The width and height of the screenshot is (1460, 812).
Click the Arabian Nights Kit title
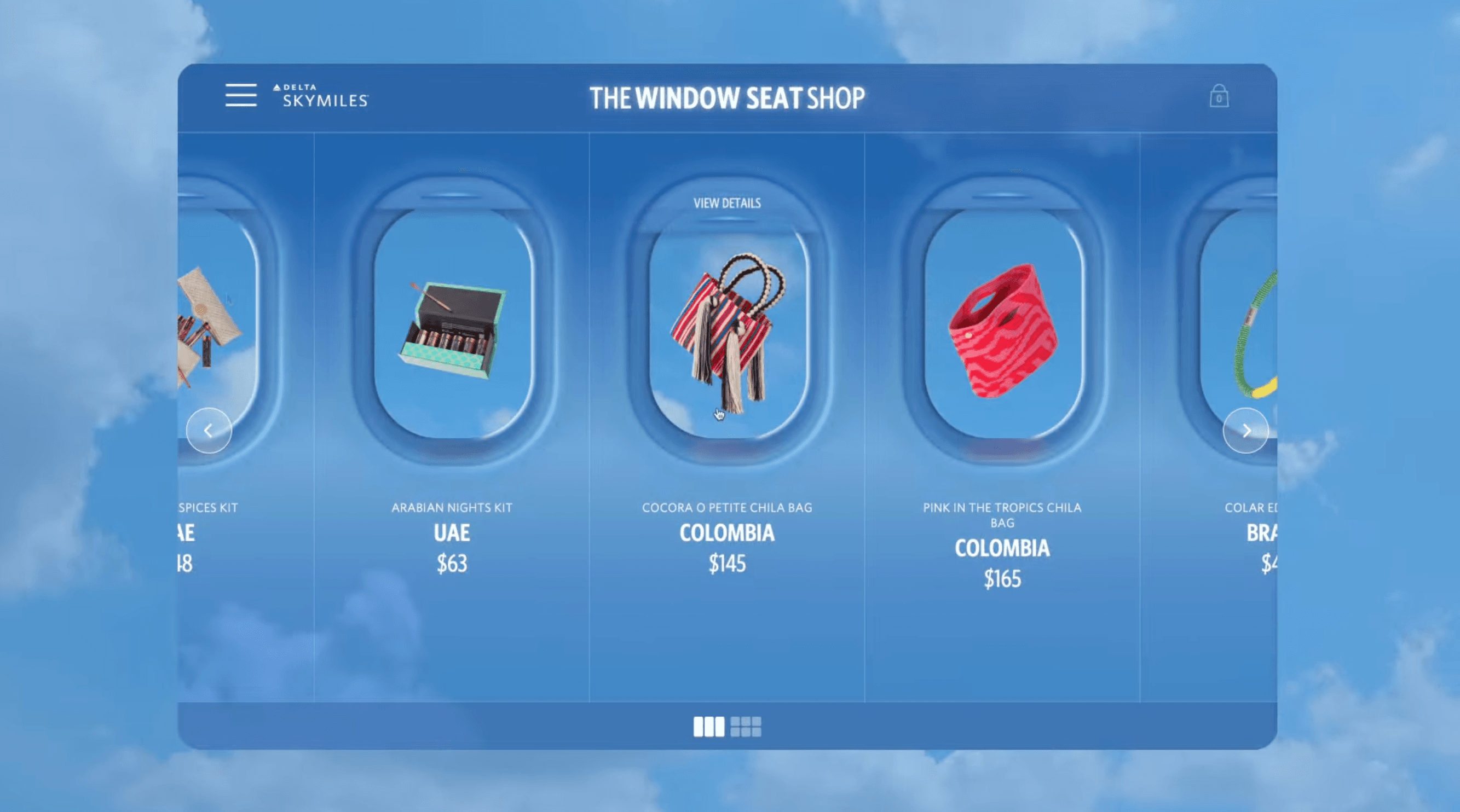452,508
